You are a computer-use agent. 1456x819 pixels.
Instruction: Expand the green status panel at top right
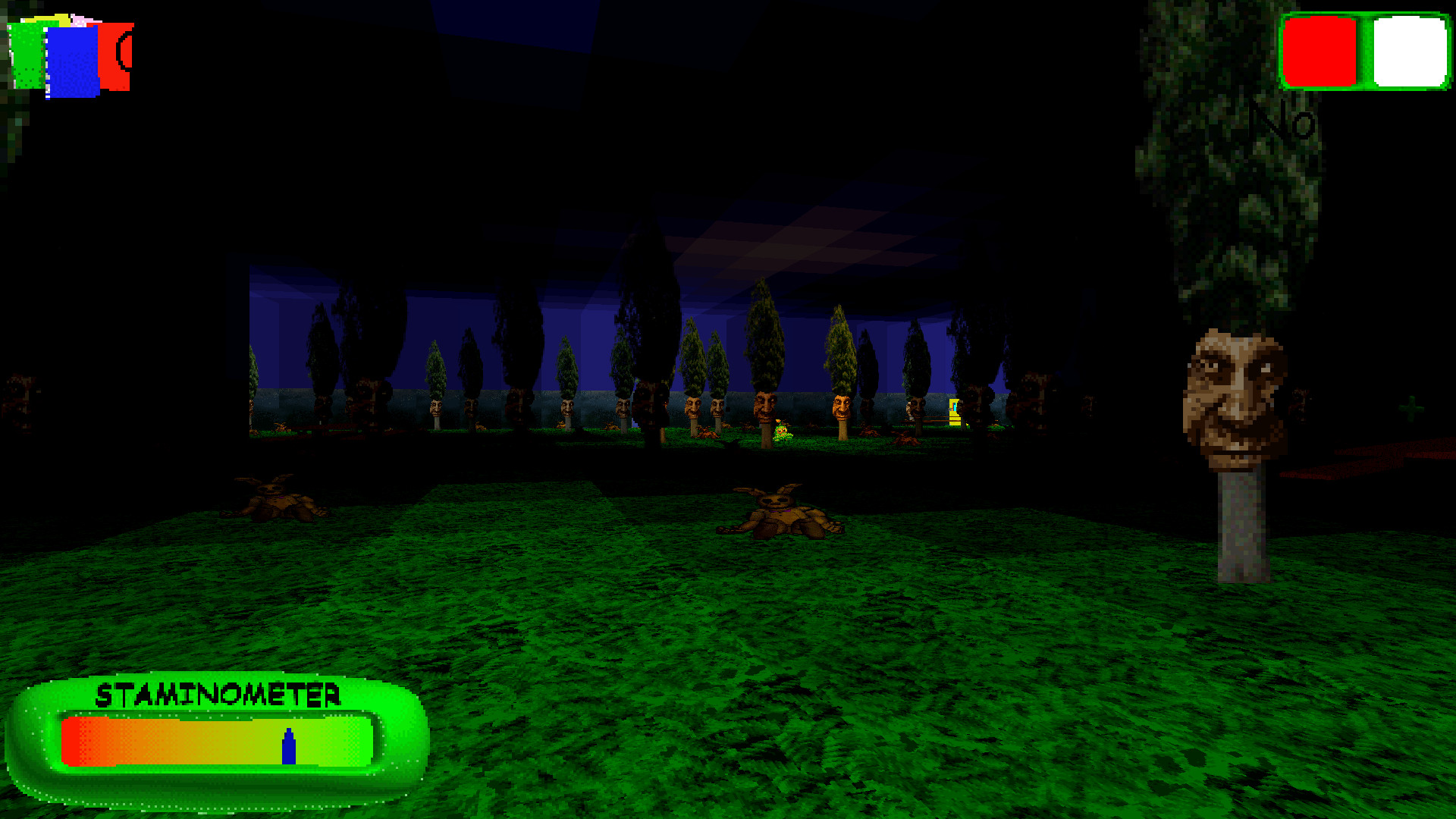1363,53
